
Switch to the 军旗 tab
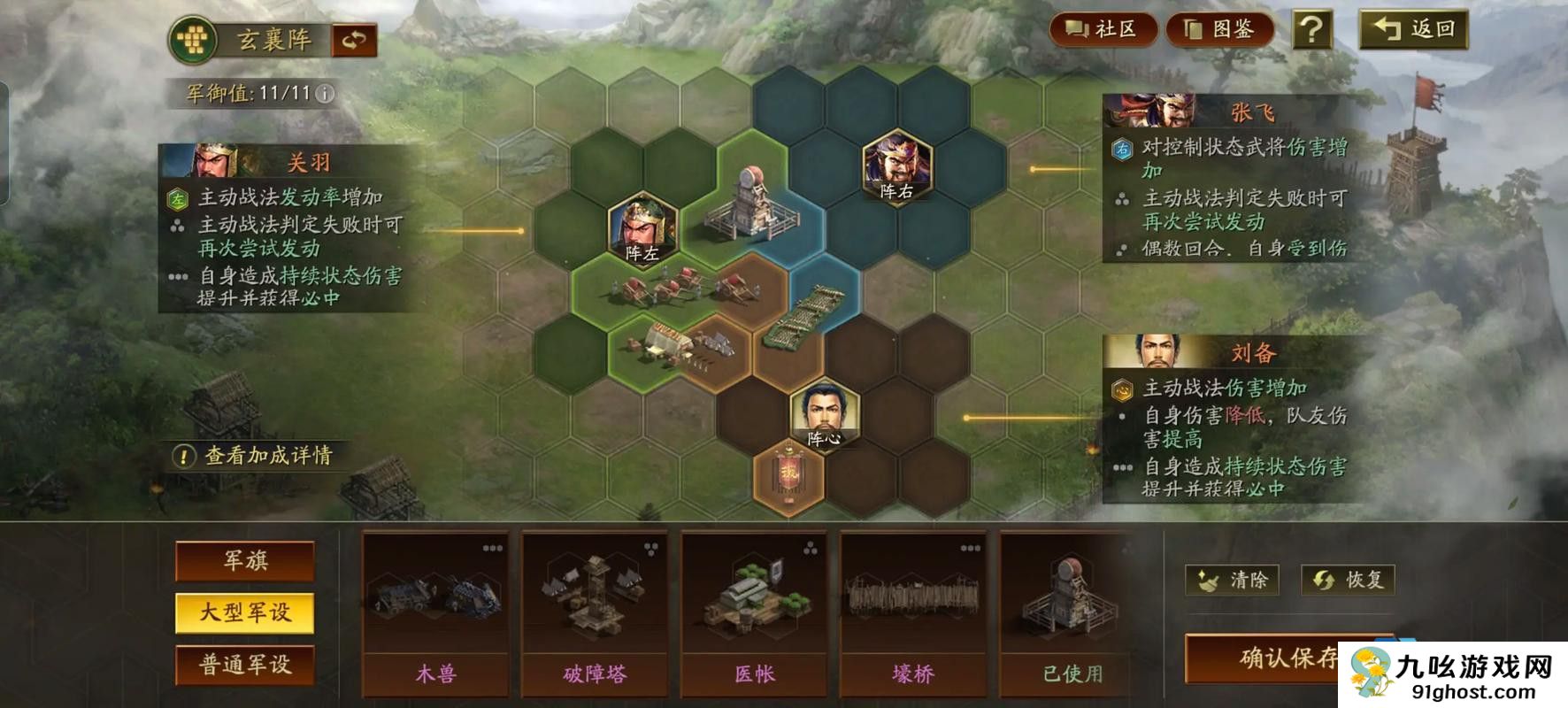tap(245, 560)
